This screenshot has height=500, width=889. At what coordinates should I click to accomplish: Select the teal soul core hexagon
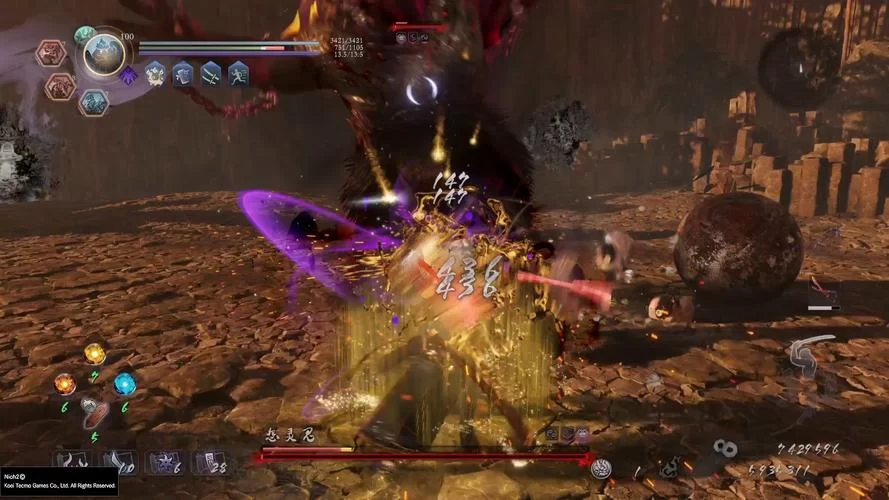pyautogui.click(x=93, y=102)
